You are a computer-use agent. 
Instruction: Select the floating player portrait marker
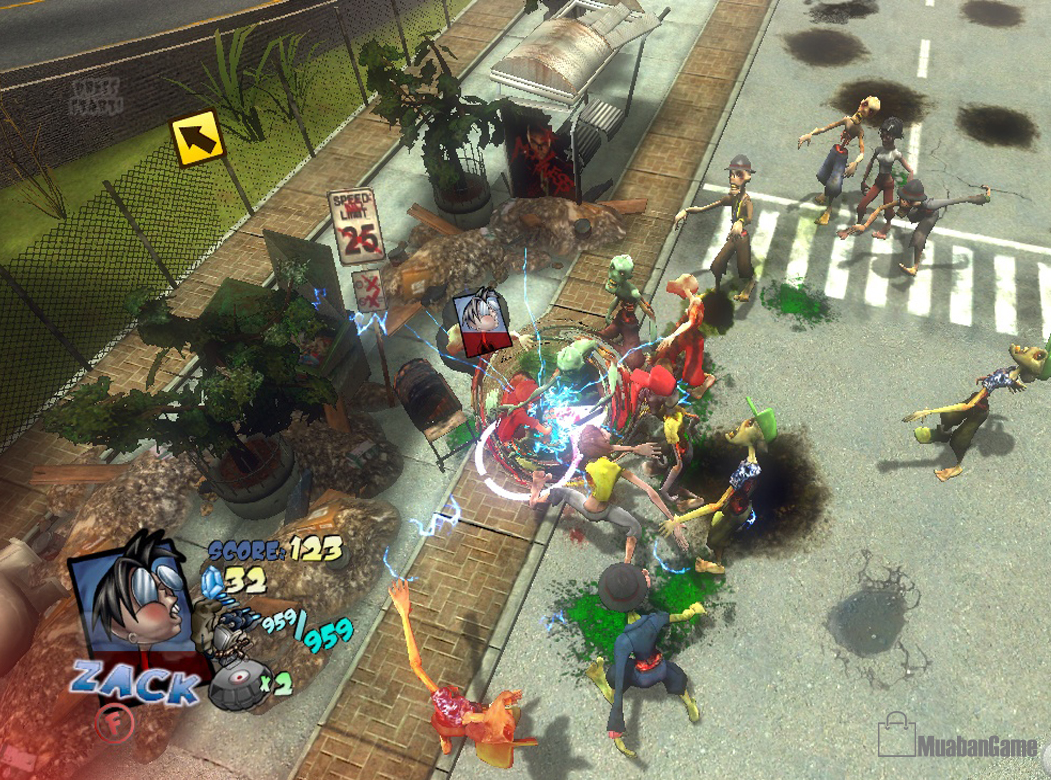pyautogui.click(x=477, y=322)
